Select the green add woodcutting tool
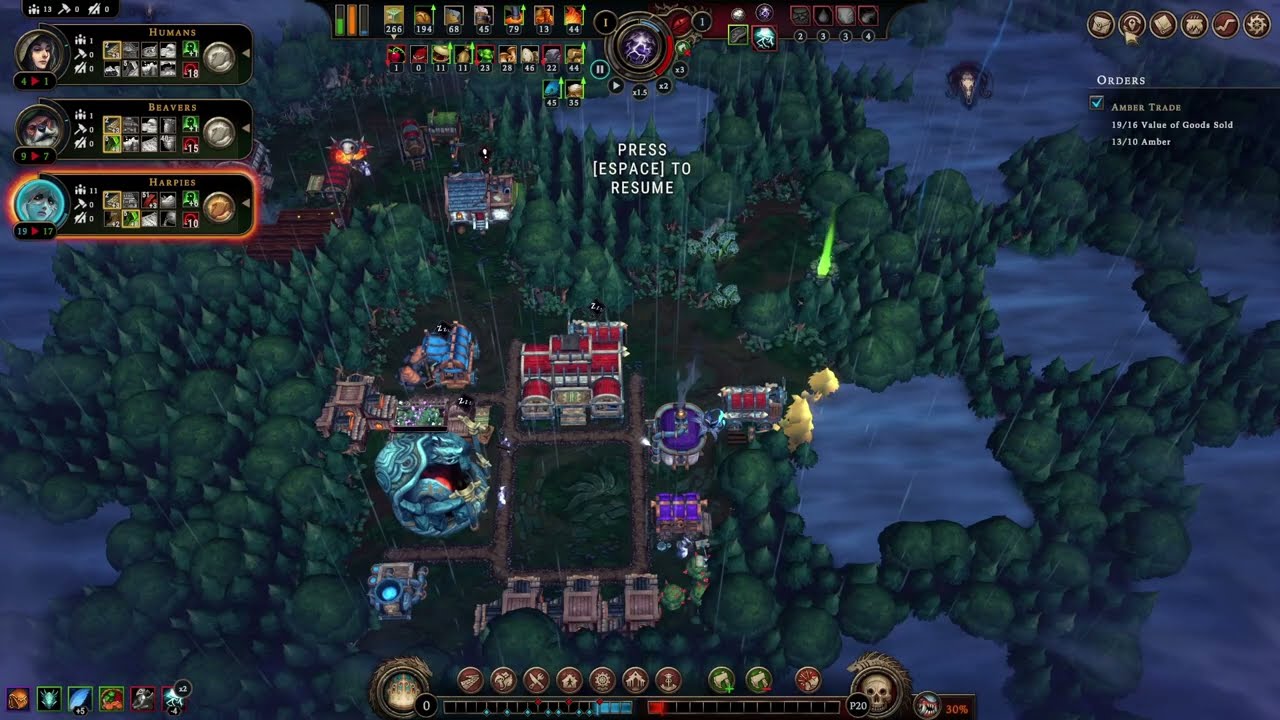 pyautogui.click(x=722, y=681)
